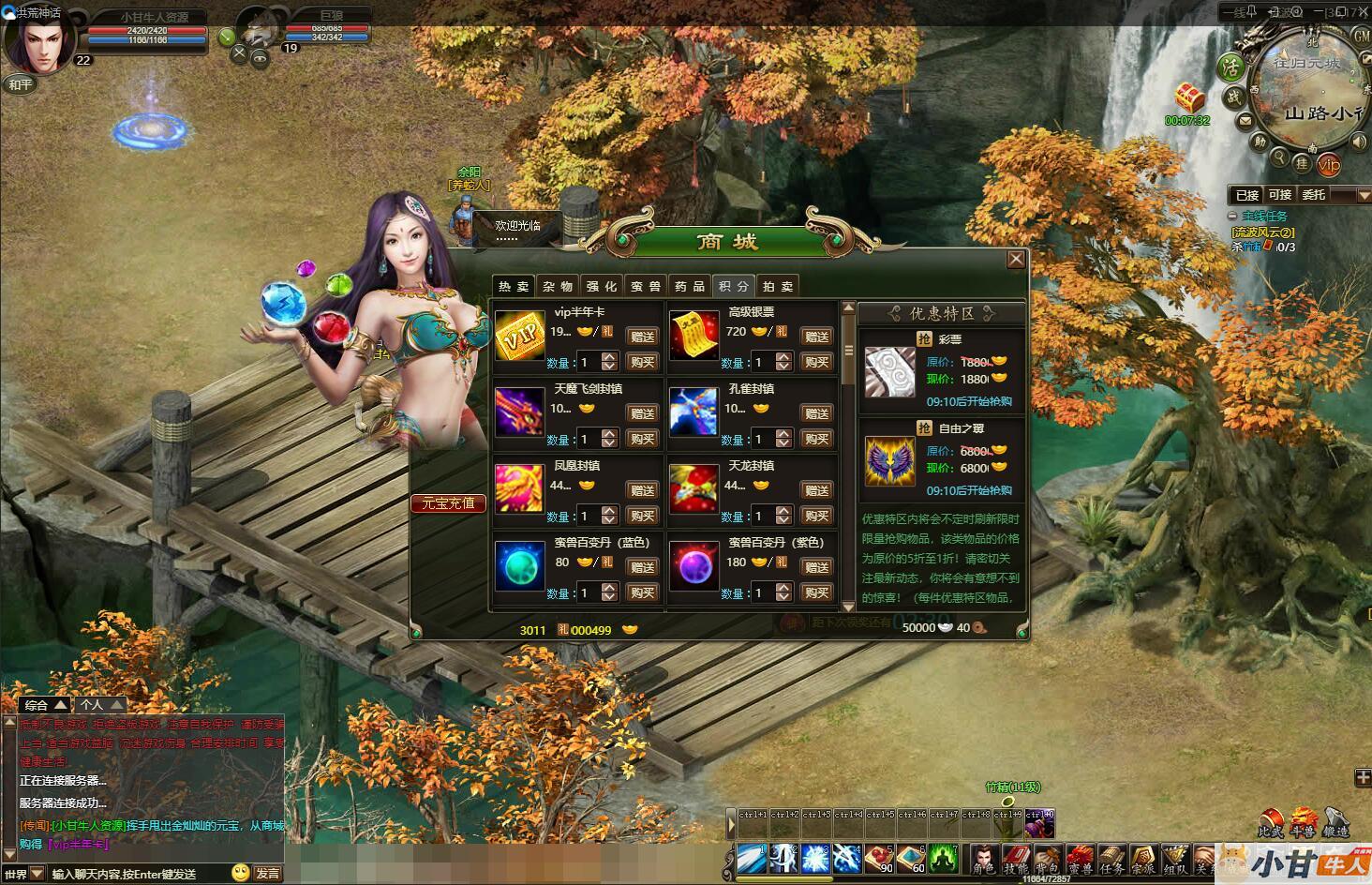This screenshot has width=1372, height=885.
Task: Buy the vip半年卡 item
Action: [642, 362]
